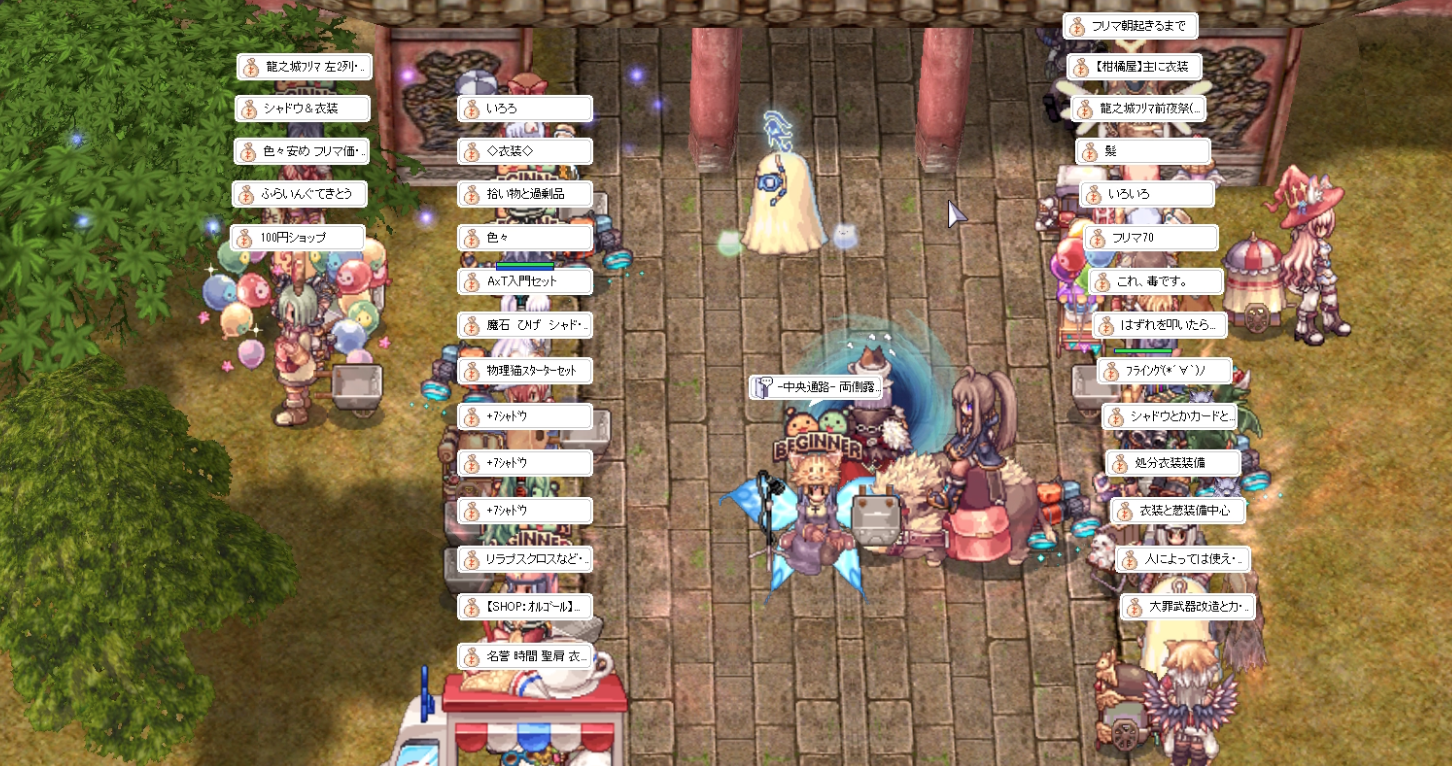Select the 拾い物と過剰品 shop sign
The height and width of the screenshot is (766, 1452).
525,194
